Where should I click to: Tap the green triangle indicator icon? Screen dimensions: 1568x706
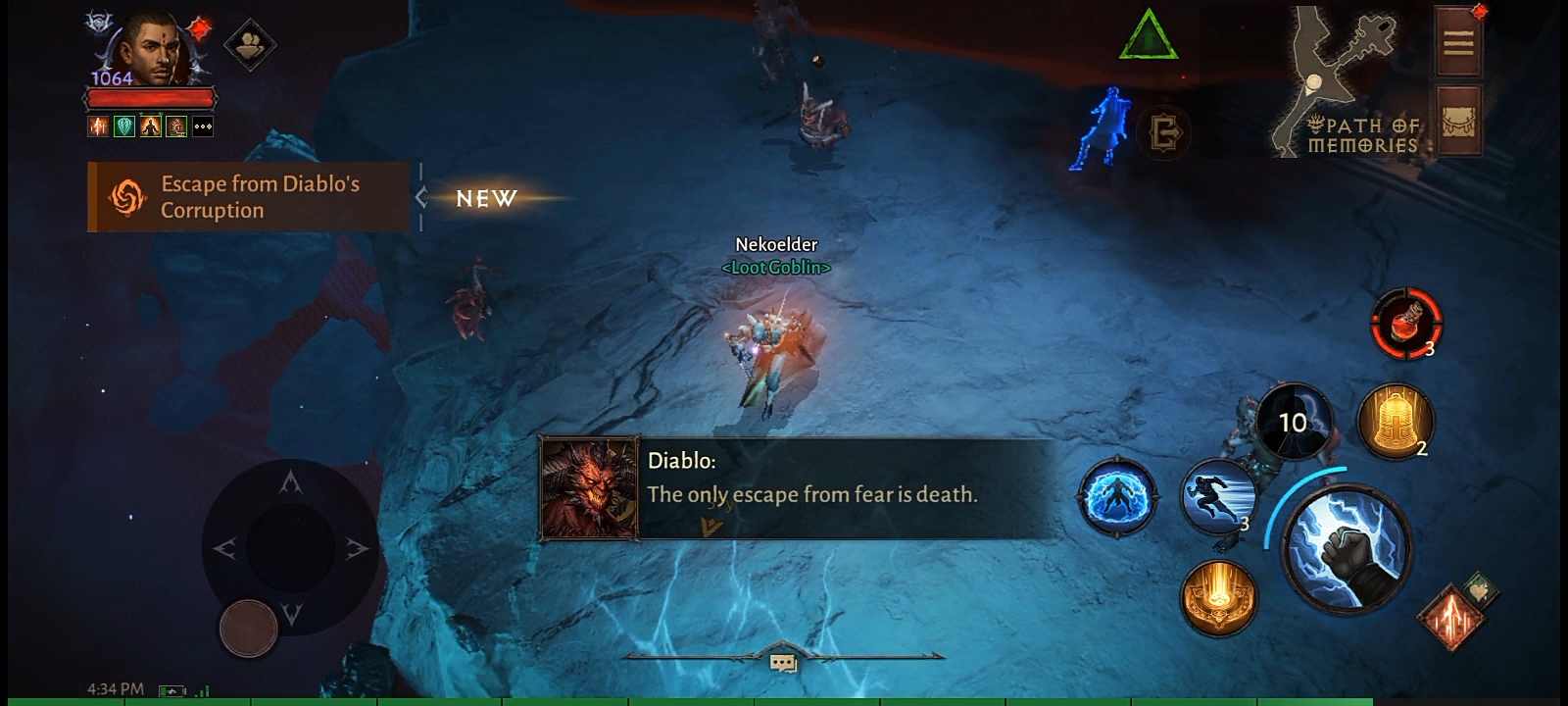click(1148, 37)
